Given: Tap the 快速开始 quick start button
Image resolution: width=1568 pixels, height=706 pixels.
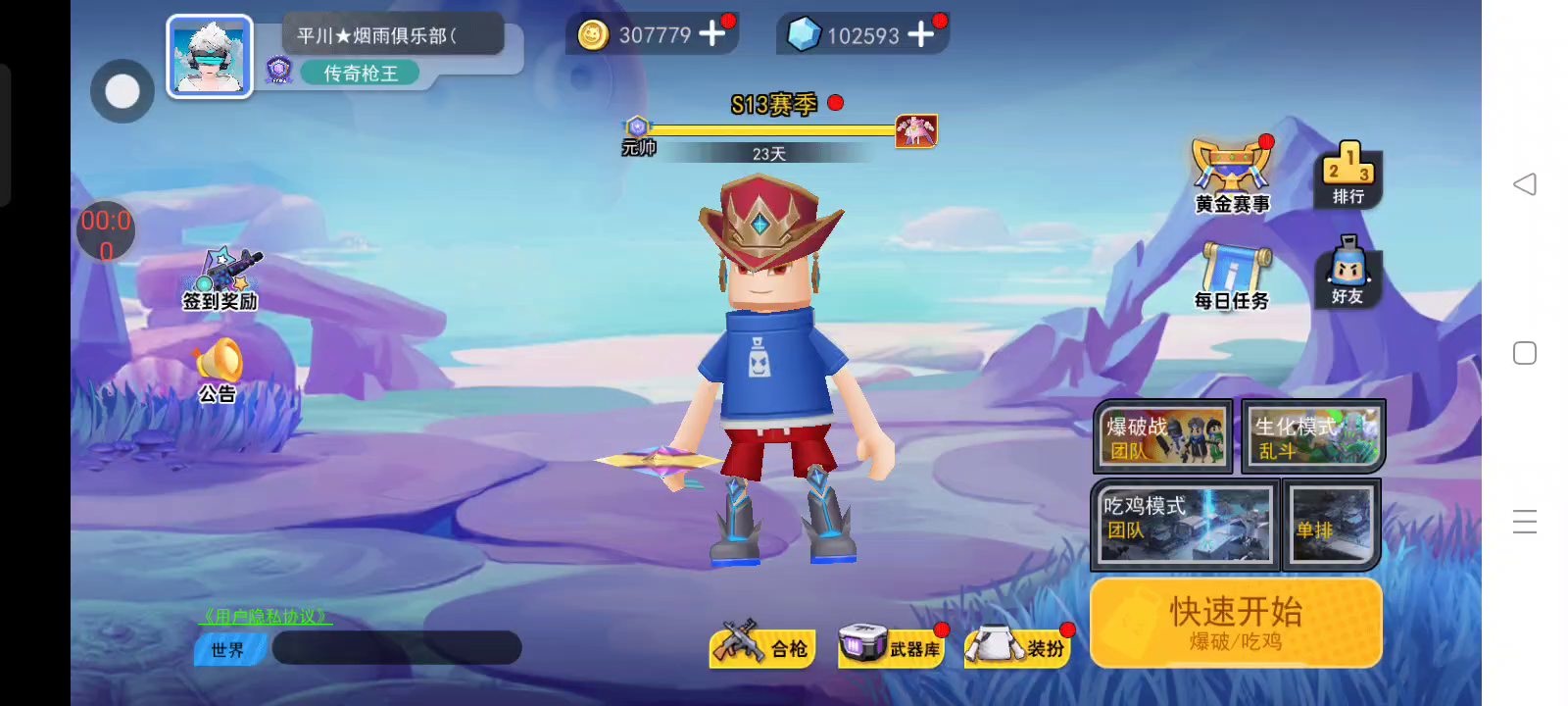Looking at the screenshot, I should (1236, 623).
